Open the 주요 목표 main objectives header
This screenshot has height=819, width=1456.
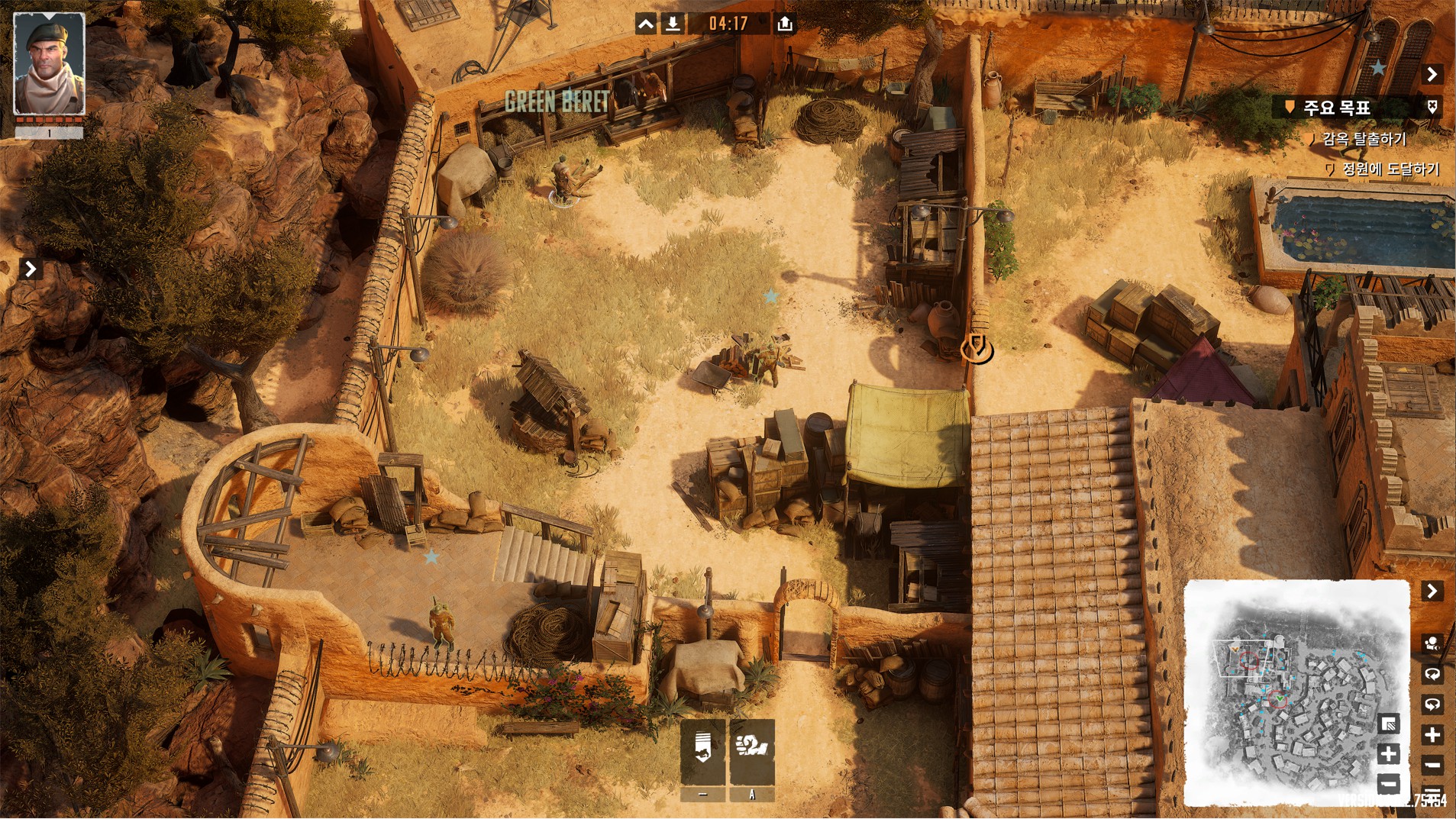pyautogui.click(x=1336, y=108)
